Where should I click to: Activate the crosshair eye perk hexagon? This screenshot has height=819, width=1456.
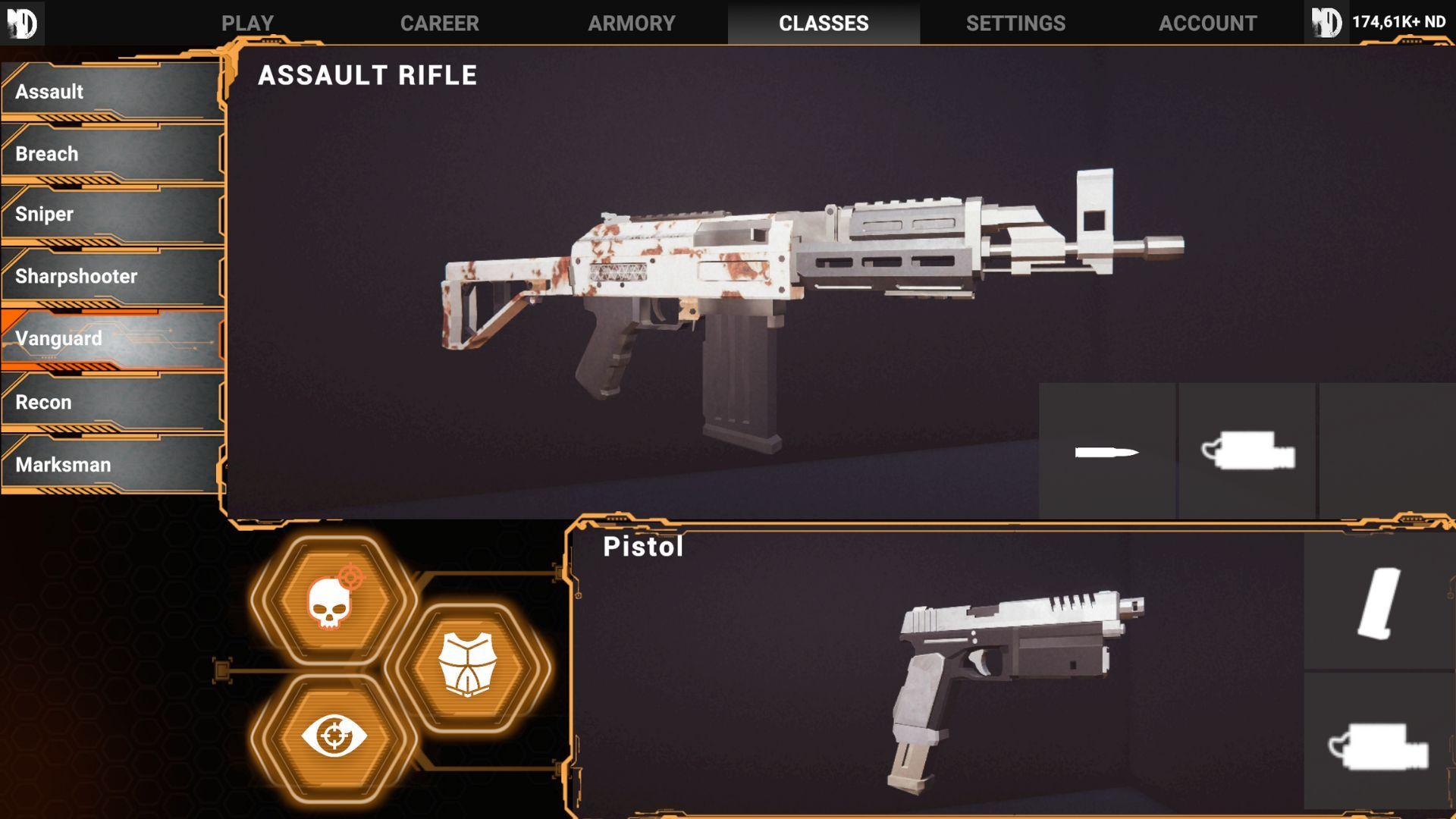(334, 736)
